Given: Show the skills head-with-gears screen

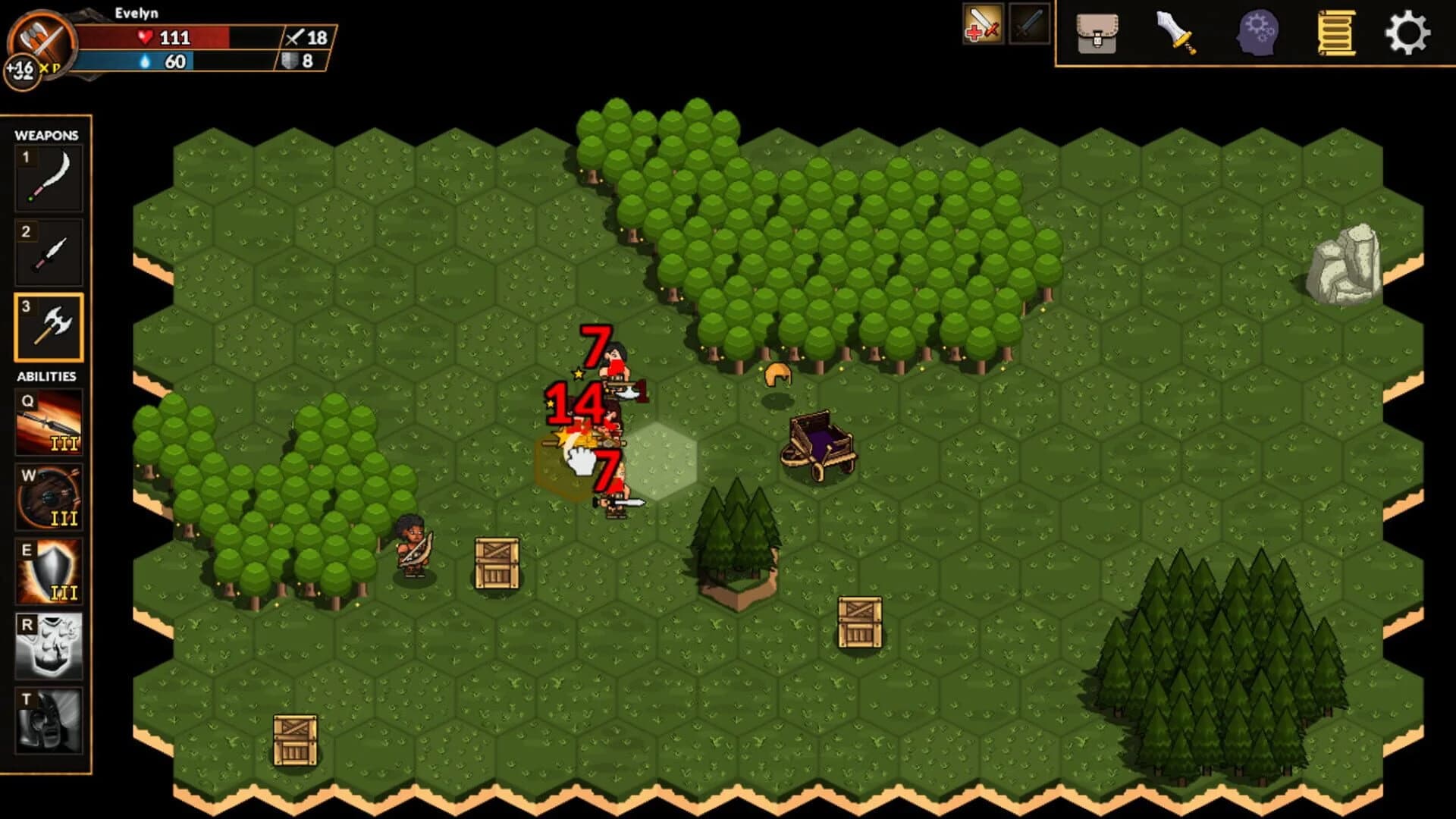Looking at the screenshot, I should [x=1258, y=33].
